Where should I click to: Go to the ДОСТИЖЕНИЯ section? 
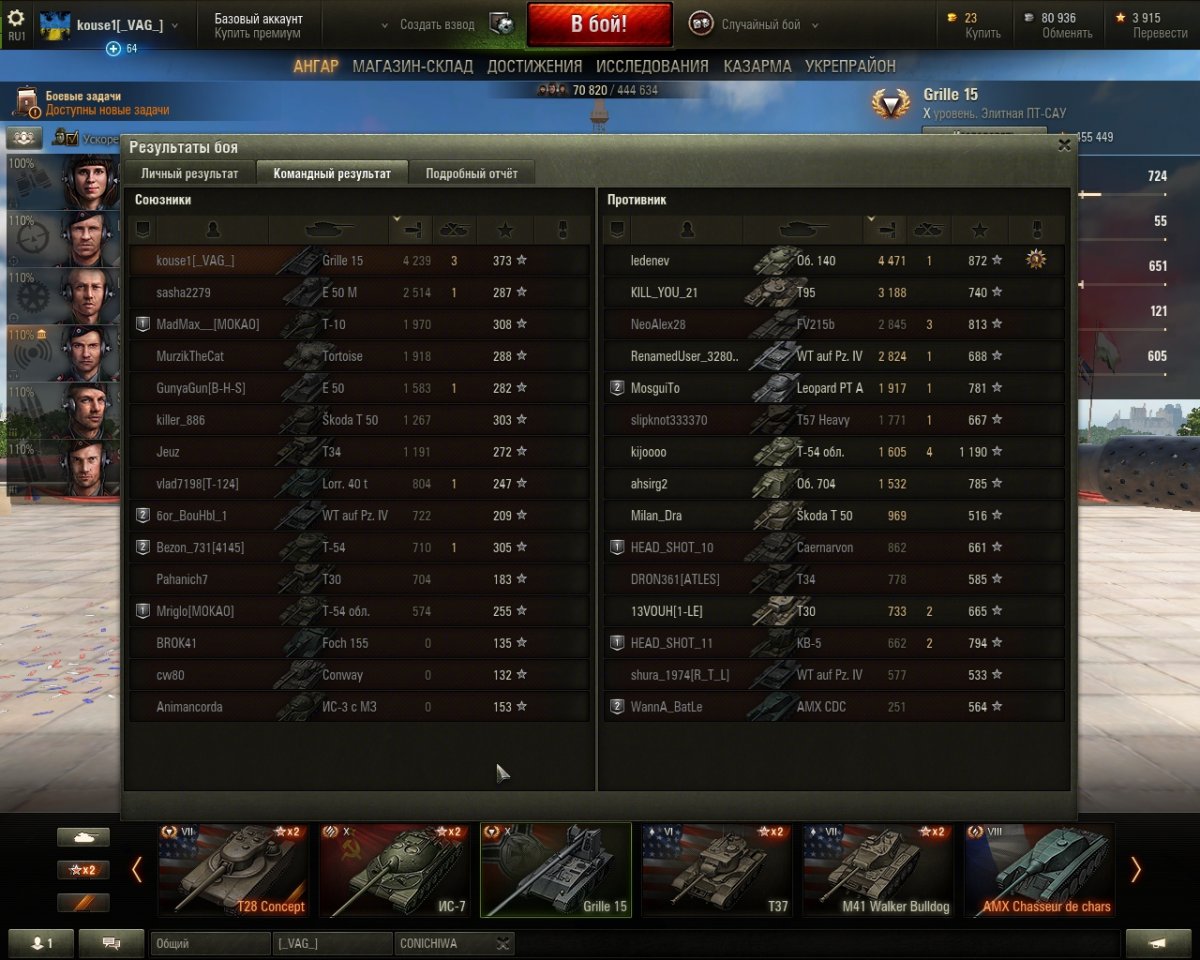coord(534,66)
